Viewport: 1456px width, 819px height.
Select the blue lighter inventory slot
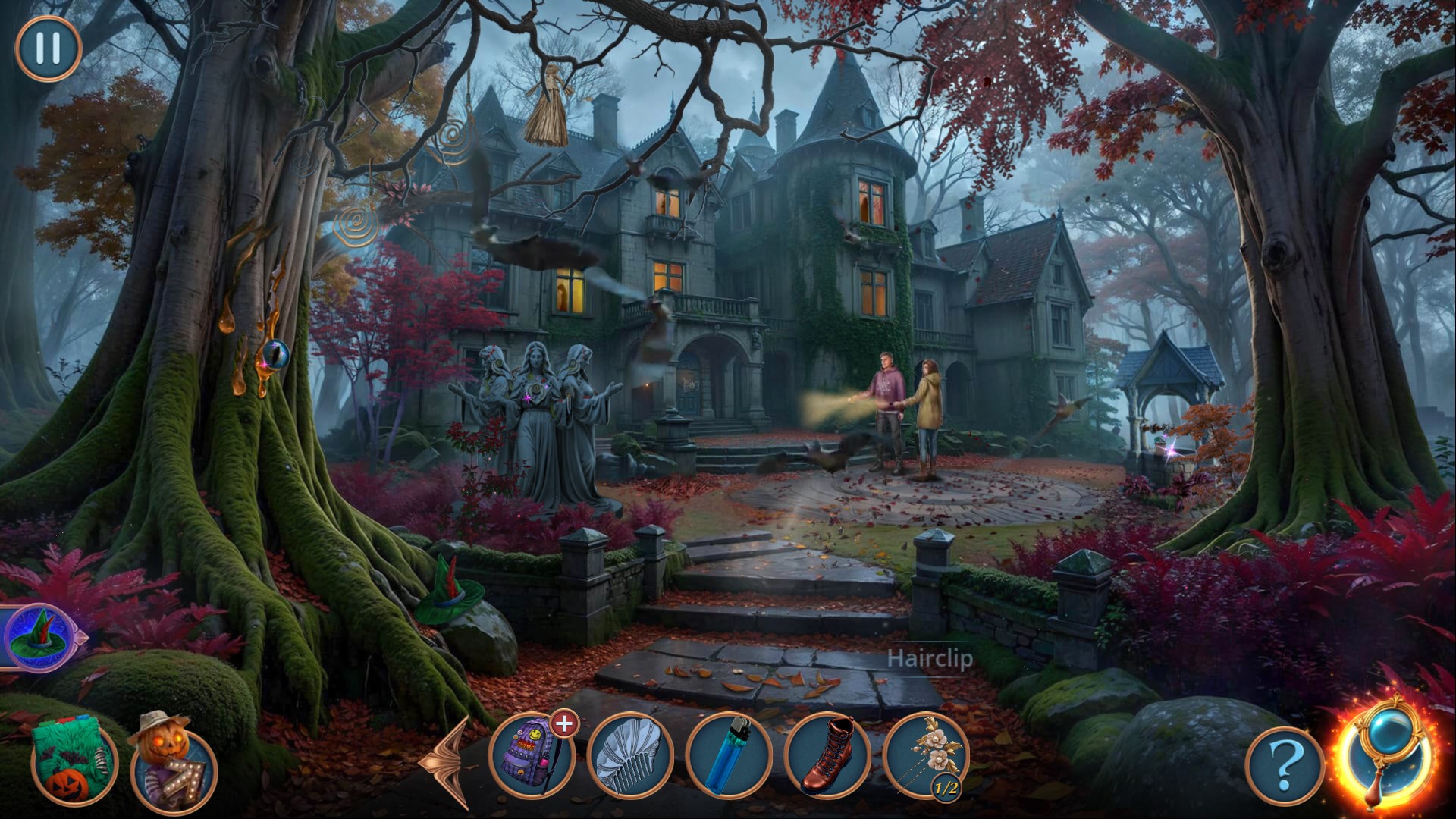pyautogui.click(x=728, y=755)
